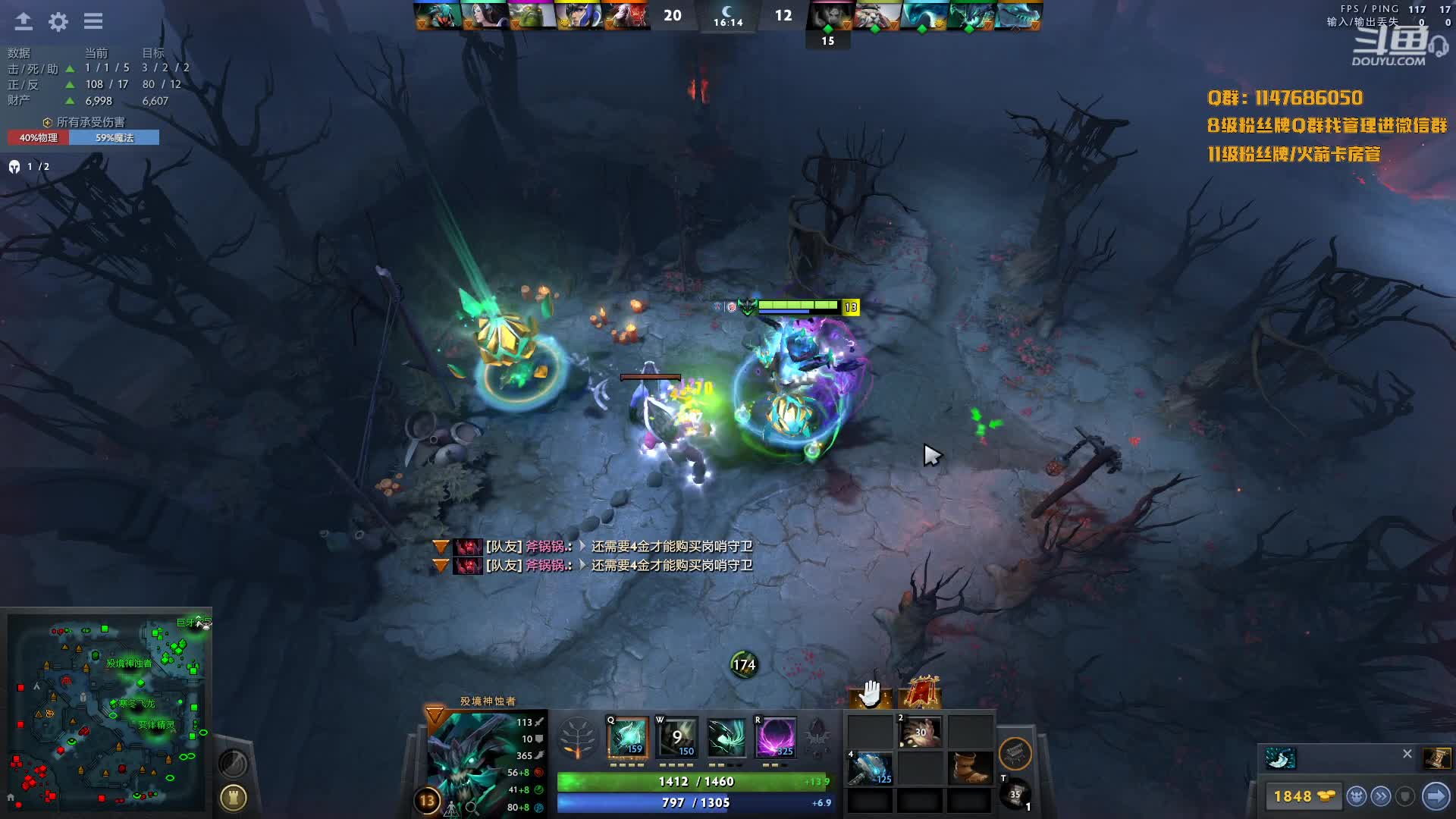Screen dimensions: 1456x819
Task: Select the Astral Imprisonment W ability
Action: pyautogui.click(x=676, y=737)
